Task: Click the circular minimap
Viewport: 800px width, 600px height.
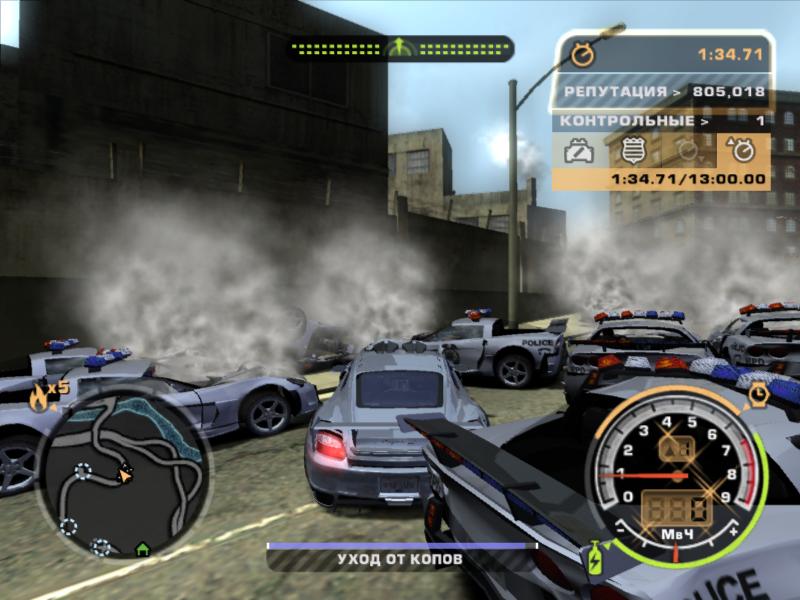Action: pos(123,472)
